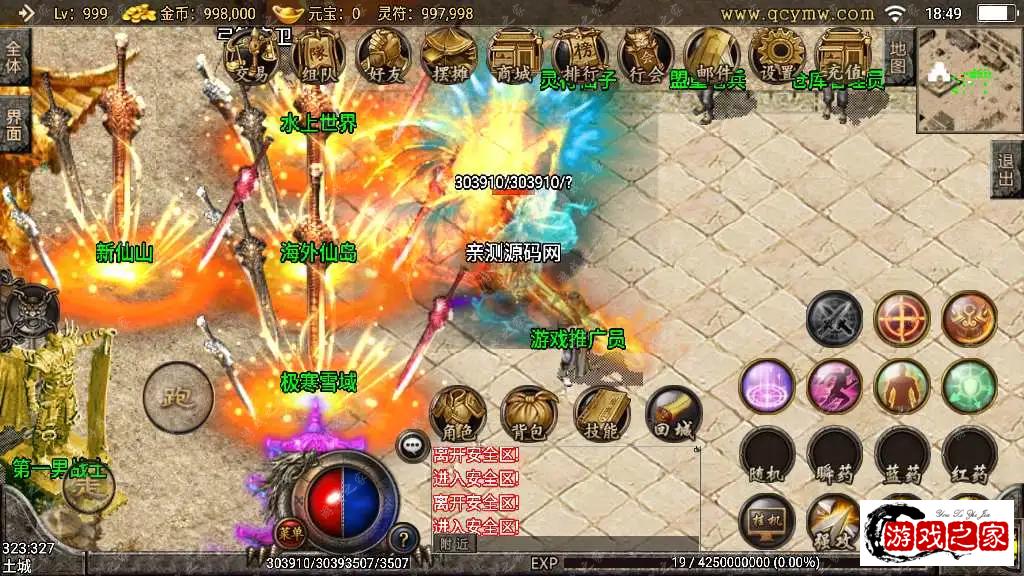Viewport: 1024px width, 576px height.
Task: Use the 红药 red potion slot
Action: [969, 456]
